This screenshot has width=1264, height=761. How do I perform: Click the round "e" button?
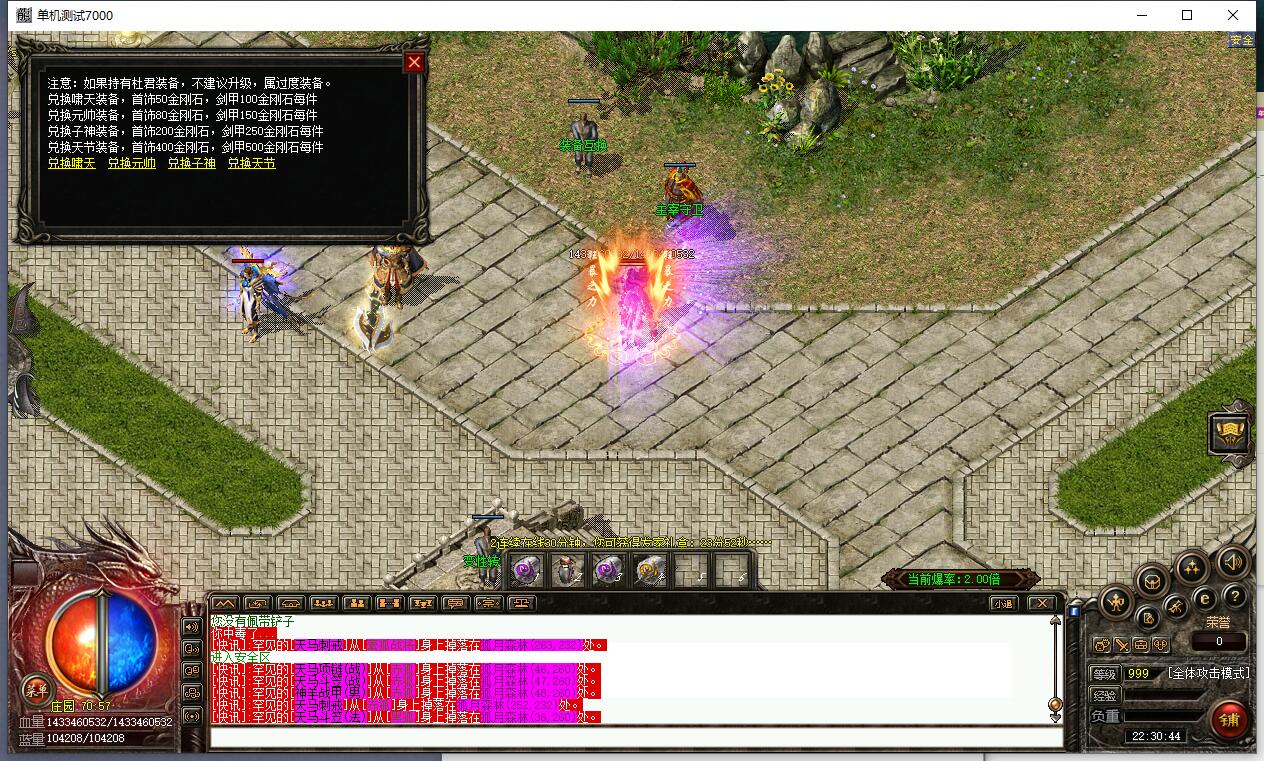(1205, 598)
